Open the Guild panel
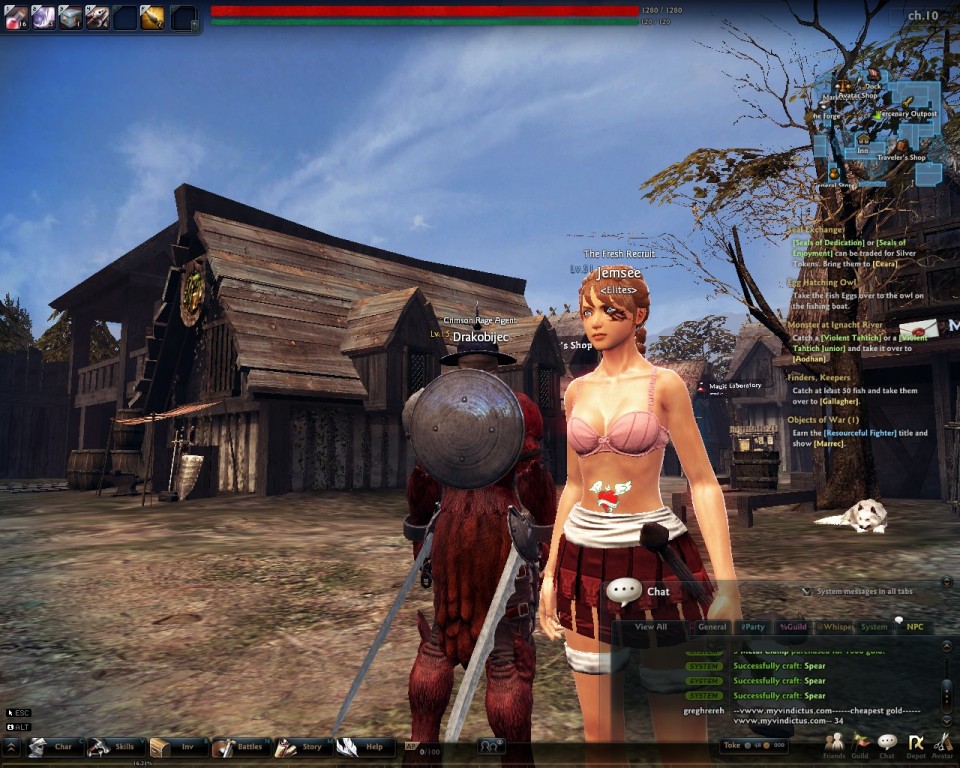Viewport: 960px width, 768px height. (860, 744)
